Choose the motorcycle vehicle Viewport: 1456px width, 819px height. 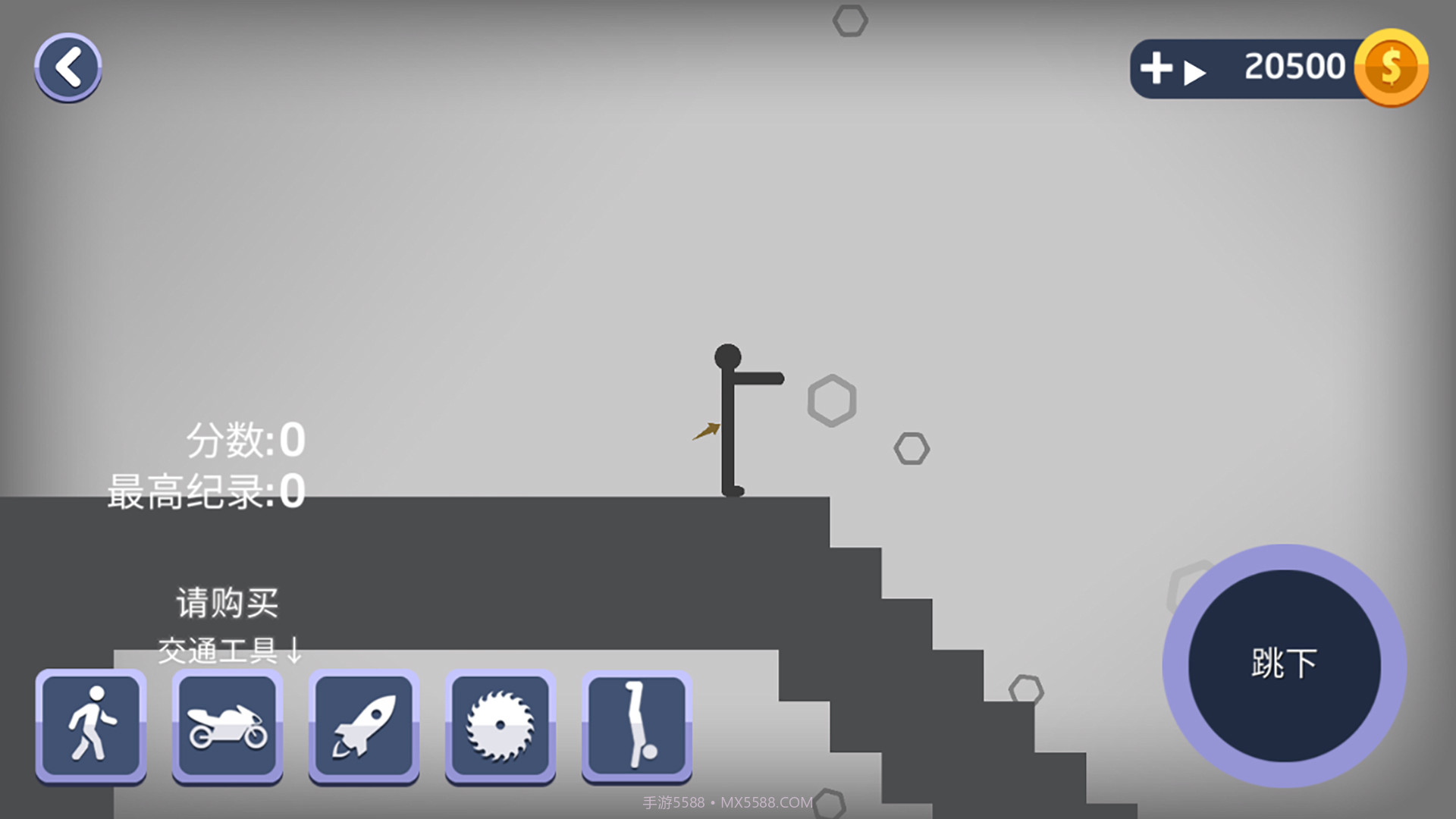pos(227,726)
